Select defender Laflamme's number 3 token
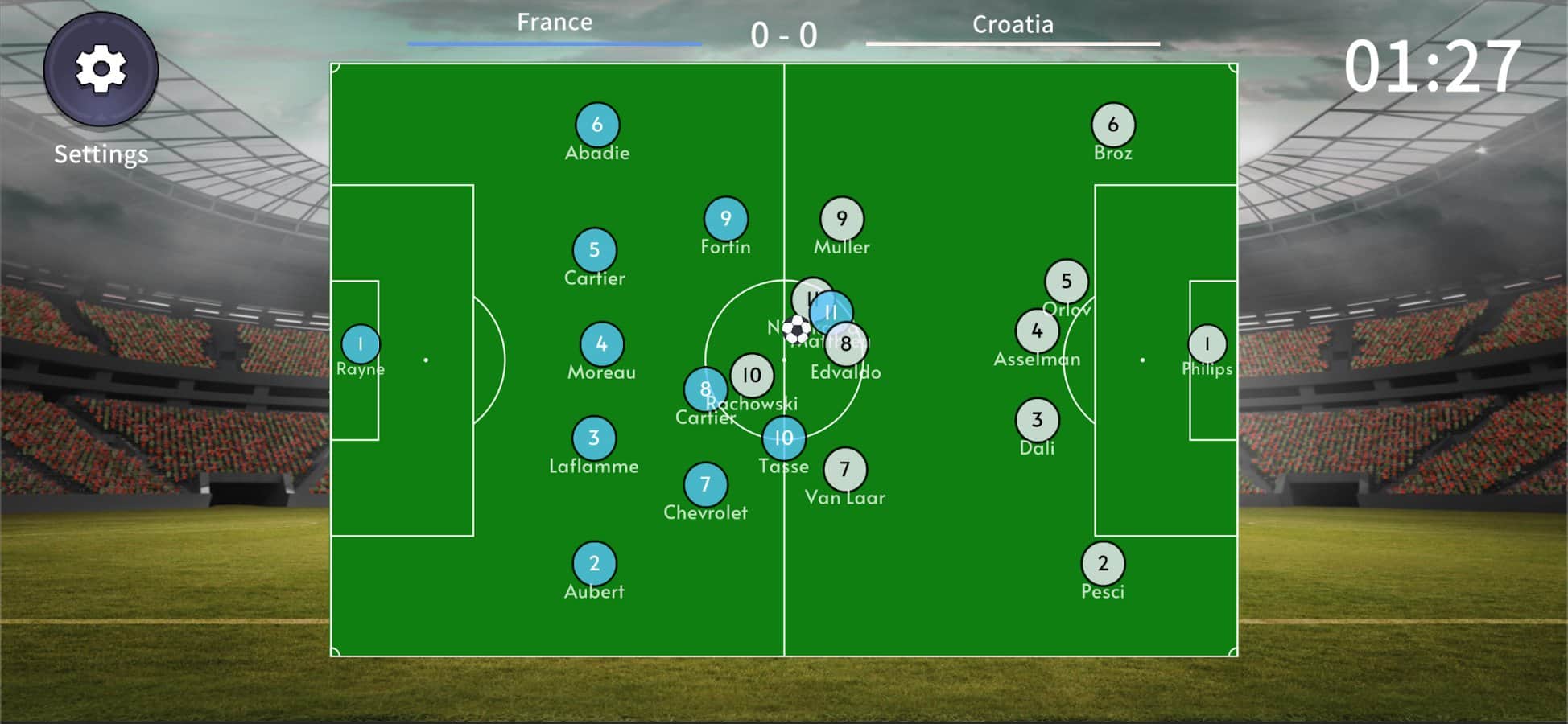Viewport: 1568px width, 724px height. click(x=595, y=438)
